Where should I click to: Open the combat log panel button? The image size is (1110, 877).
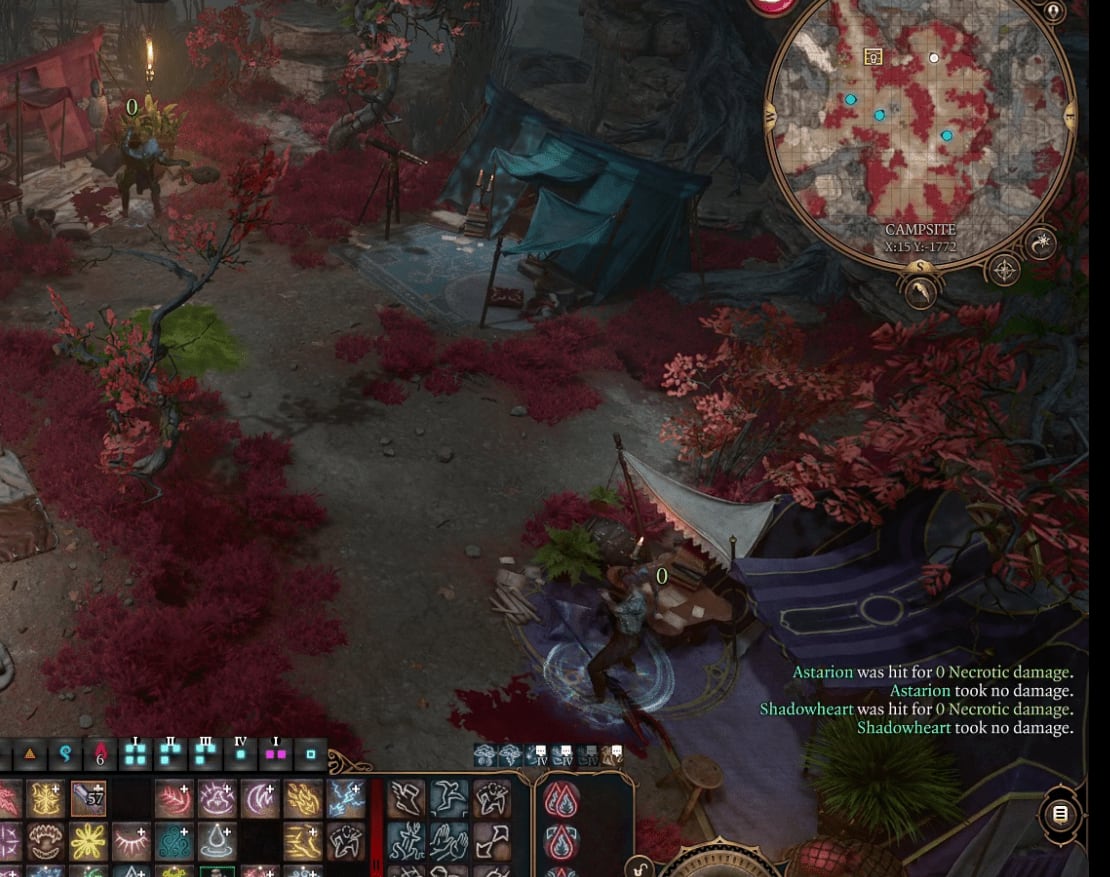(x=1060, y=814)
